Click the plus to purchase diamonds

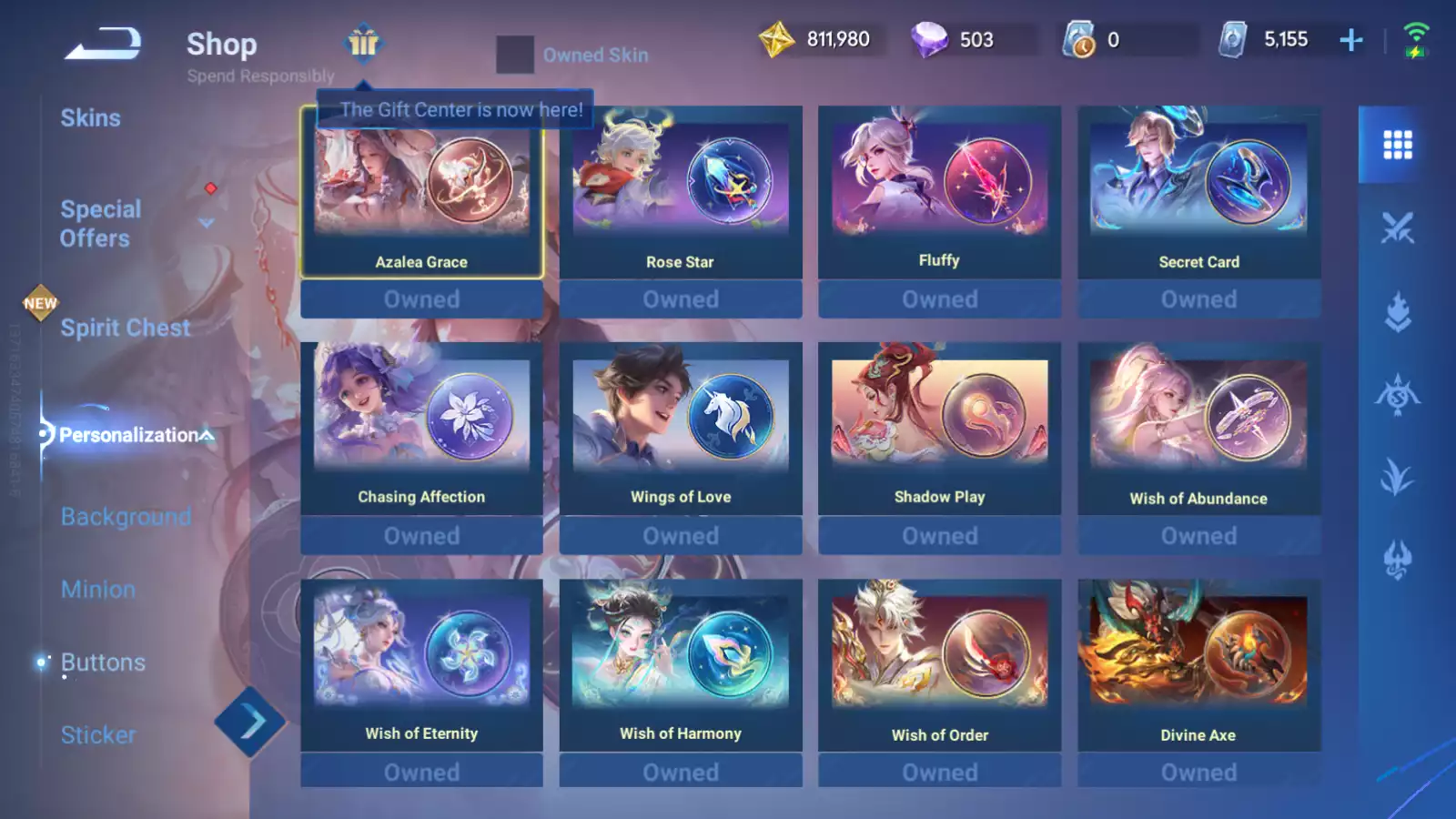tap(1352, 38)
